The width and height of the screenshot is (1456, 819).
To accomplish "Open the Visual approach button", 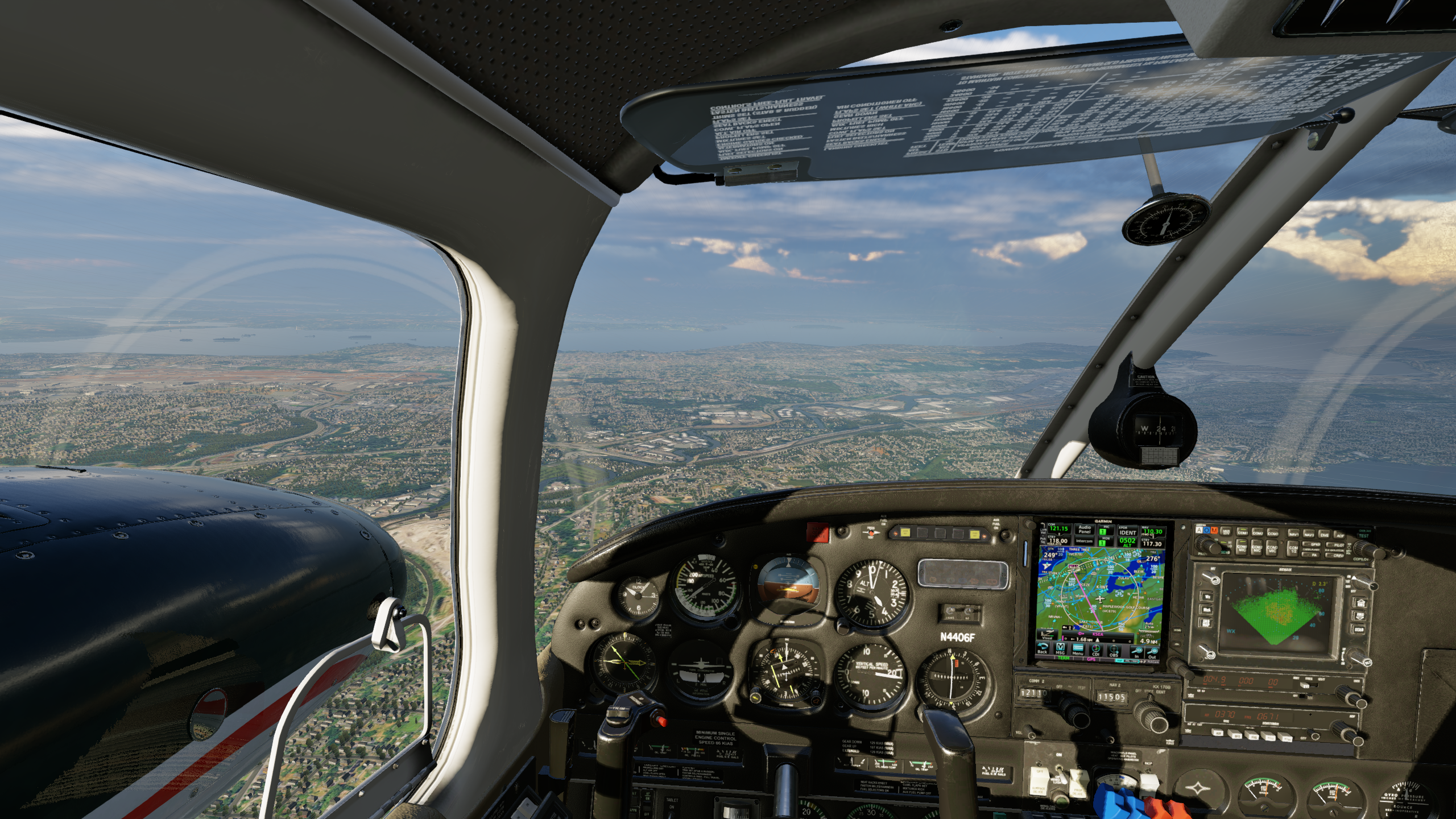I will point(1047,634).
